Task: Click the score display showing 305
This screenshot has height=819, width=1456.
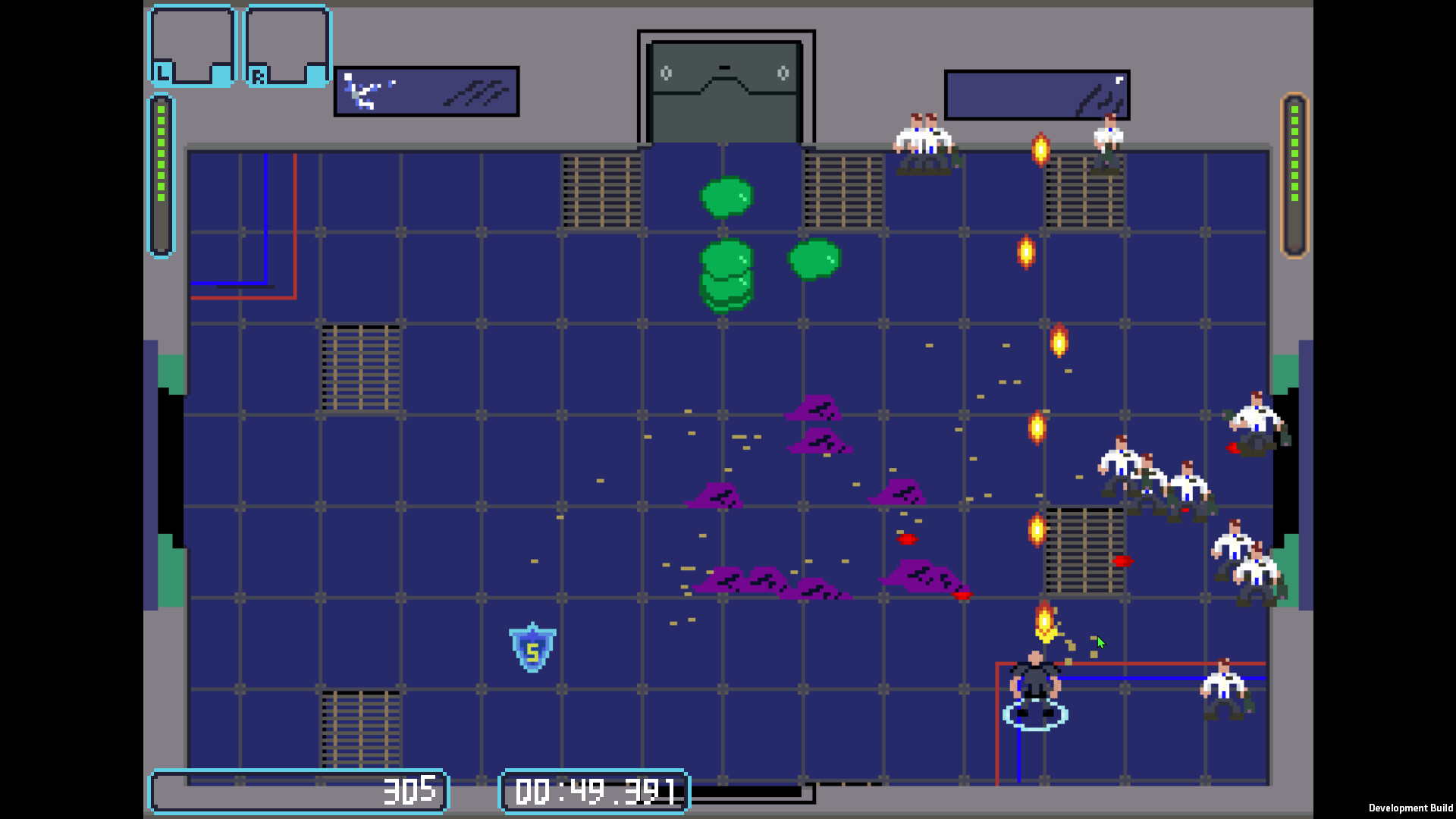Action: pyautogui.click(x=409, y=791)
